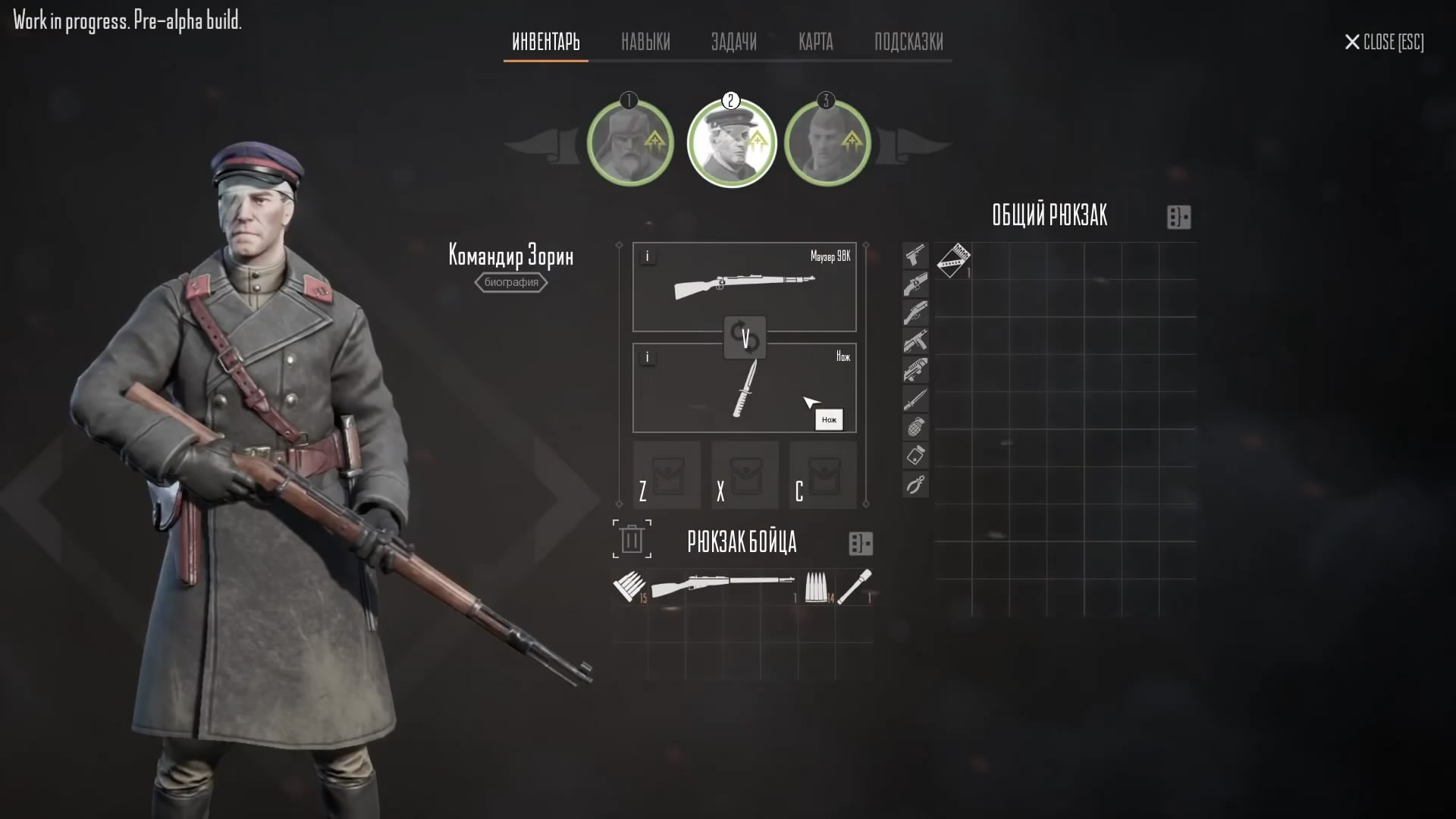Open the биография dropdown under Командир Зорин

click(x=510, y=282)
